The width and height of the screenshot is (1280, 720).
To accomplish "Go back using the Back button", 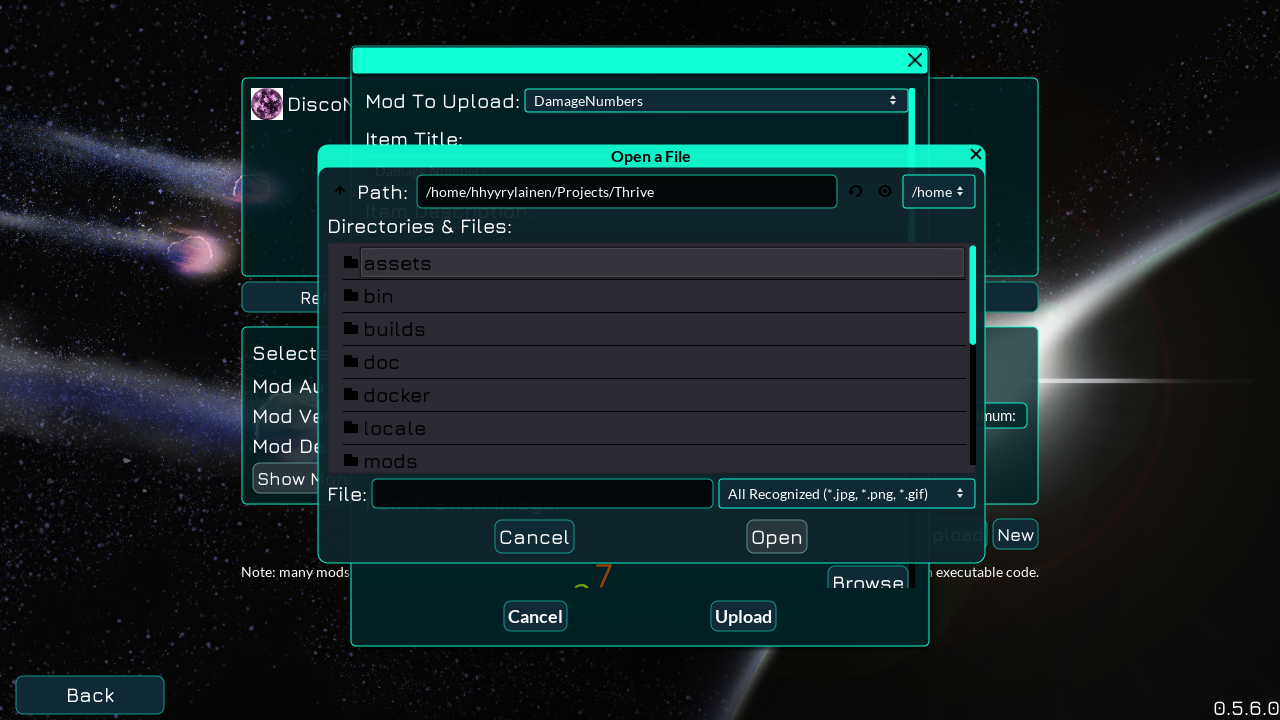I will 89,694.
